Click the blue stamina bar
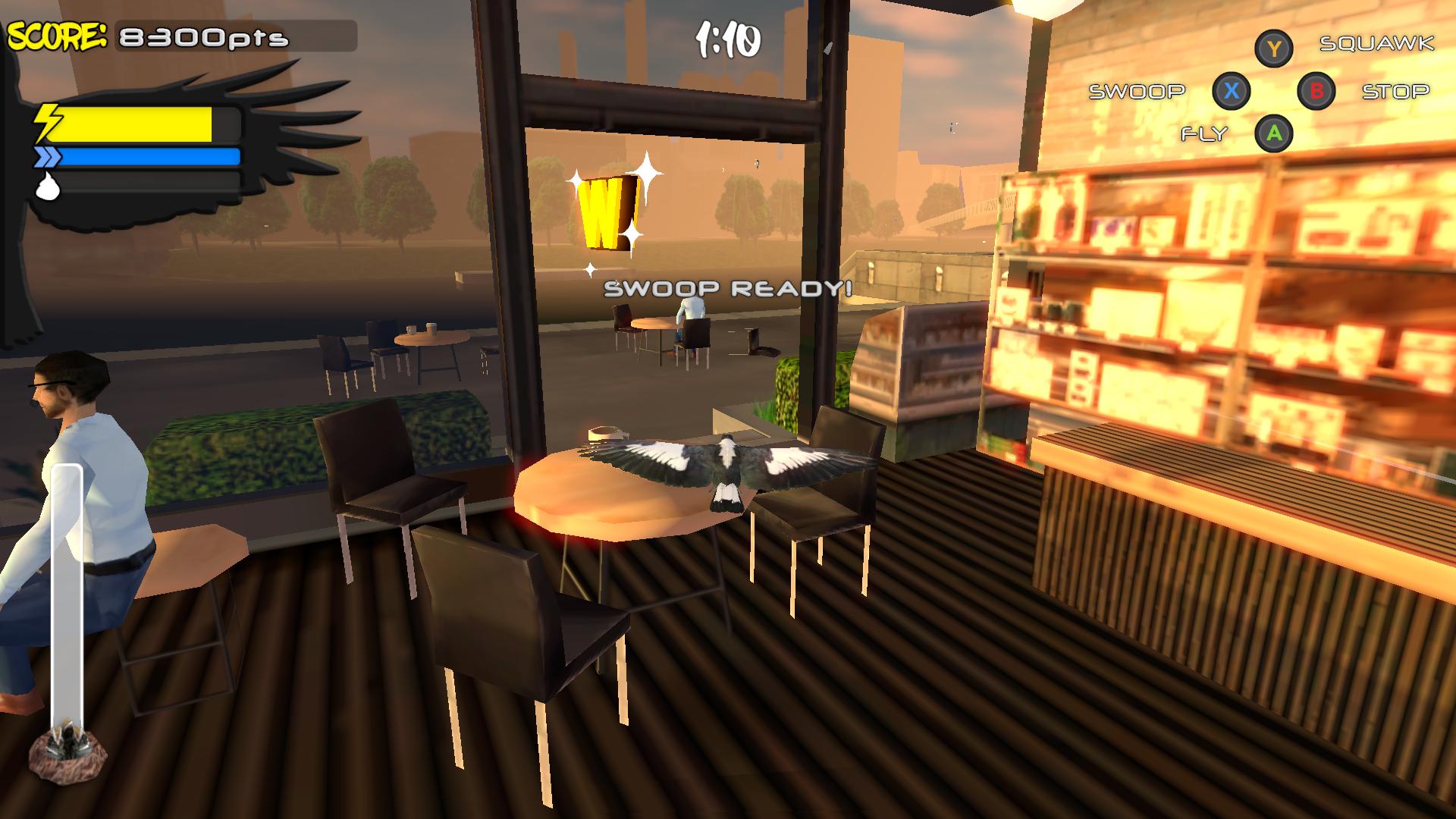1456x819 pixels. click(x=149, y=157)
